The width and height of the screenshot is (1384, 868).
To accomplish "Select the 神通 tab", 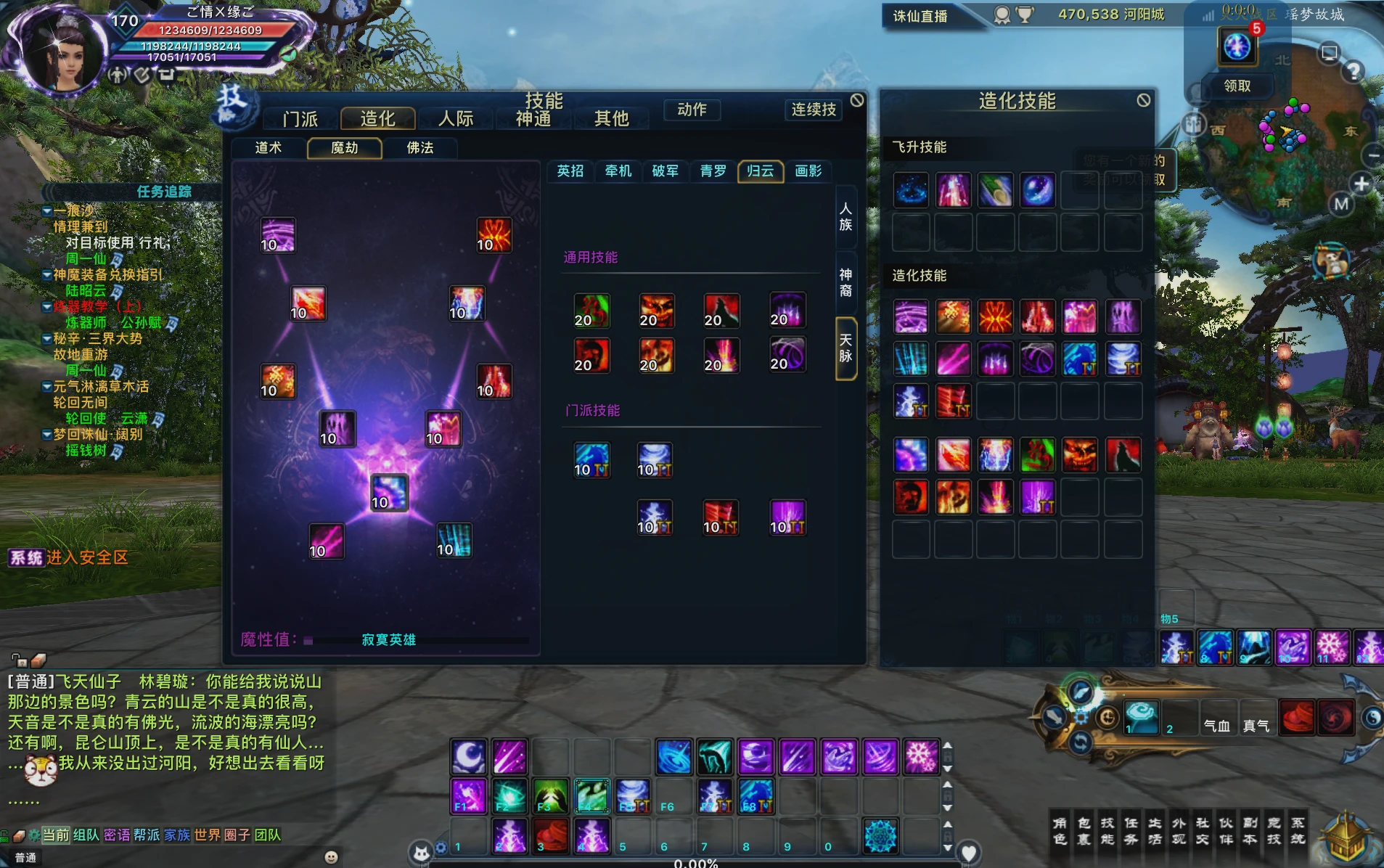I will (x=533, y=118).
